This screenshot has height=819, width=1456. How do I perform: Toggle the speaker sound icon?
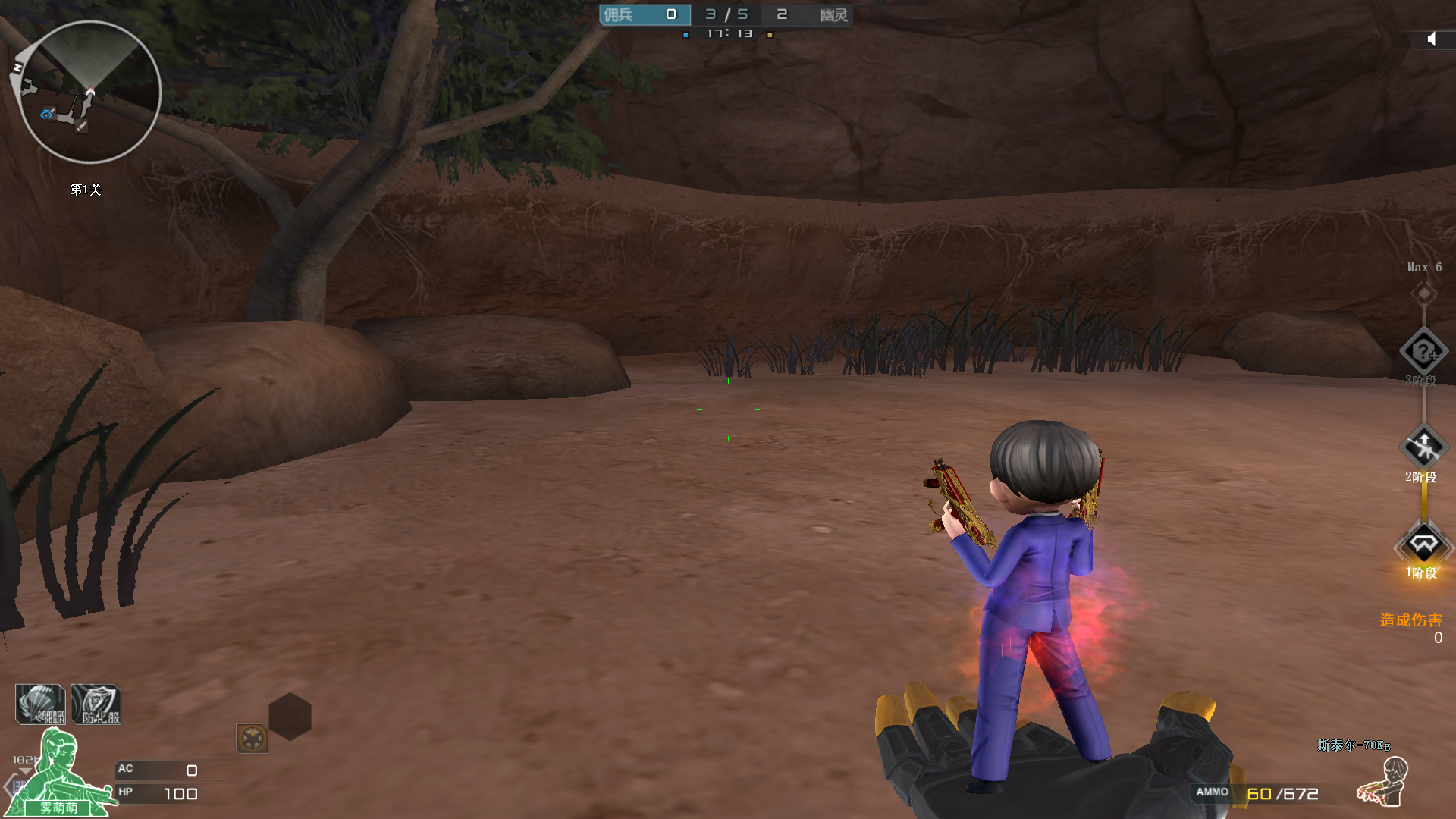tap(1431, 39)
